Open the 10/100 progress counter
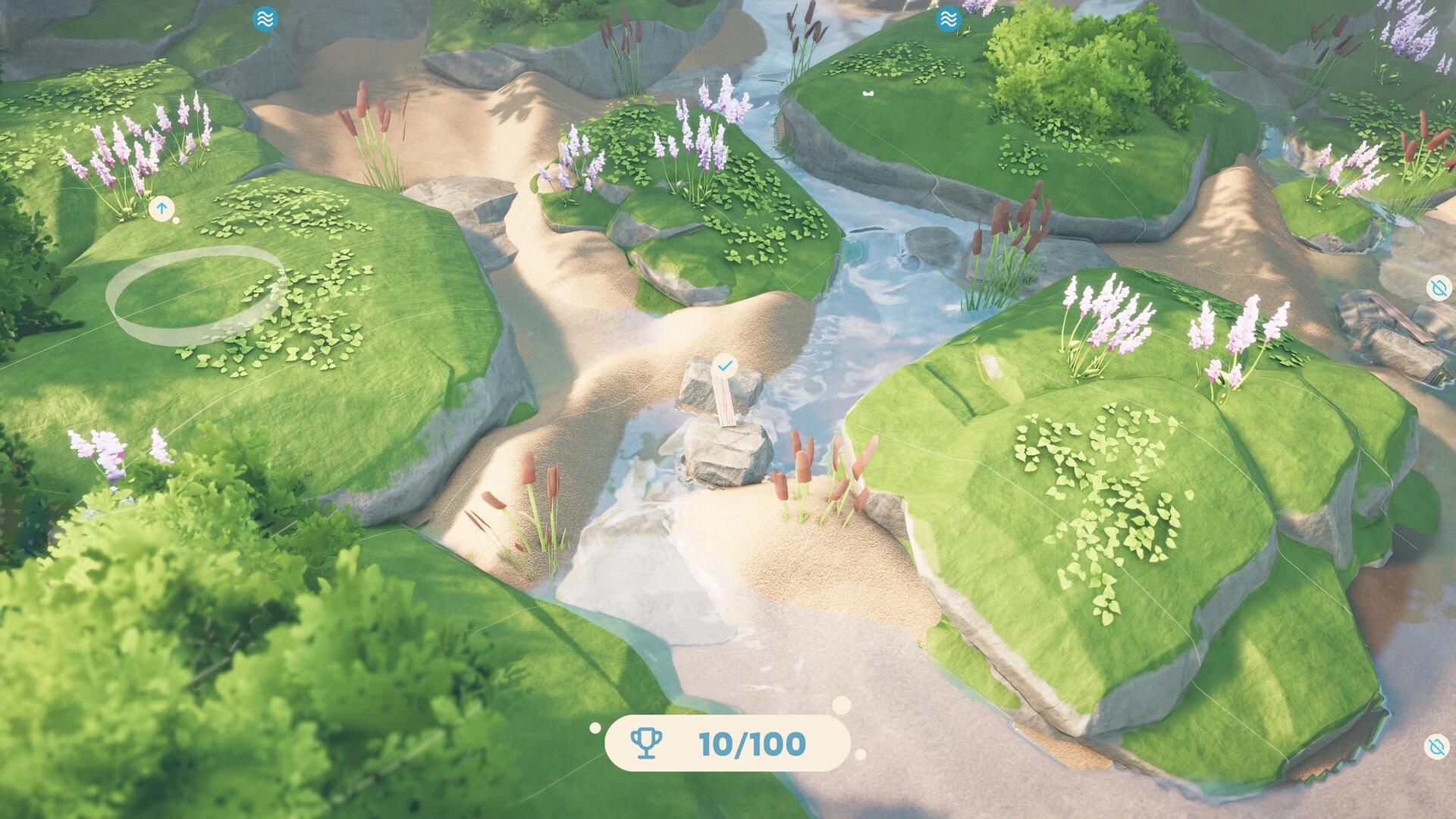Screen dimensions: 1456x819 (752, 745)
